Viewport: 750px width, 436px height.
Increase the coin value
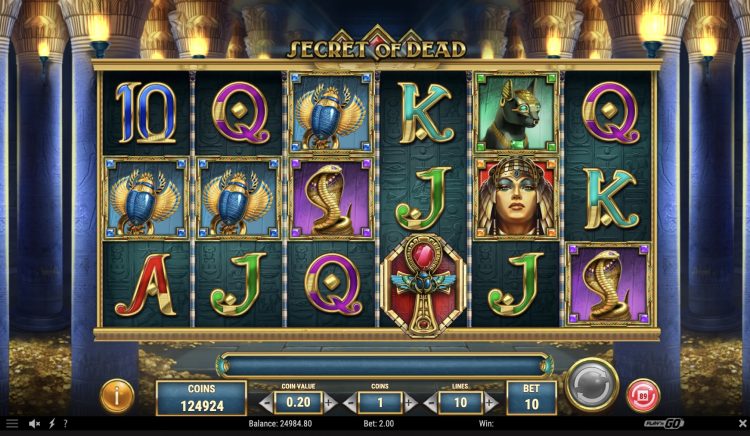coord(331,404)
